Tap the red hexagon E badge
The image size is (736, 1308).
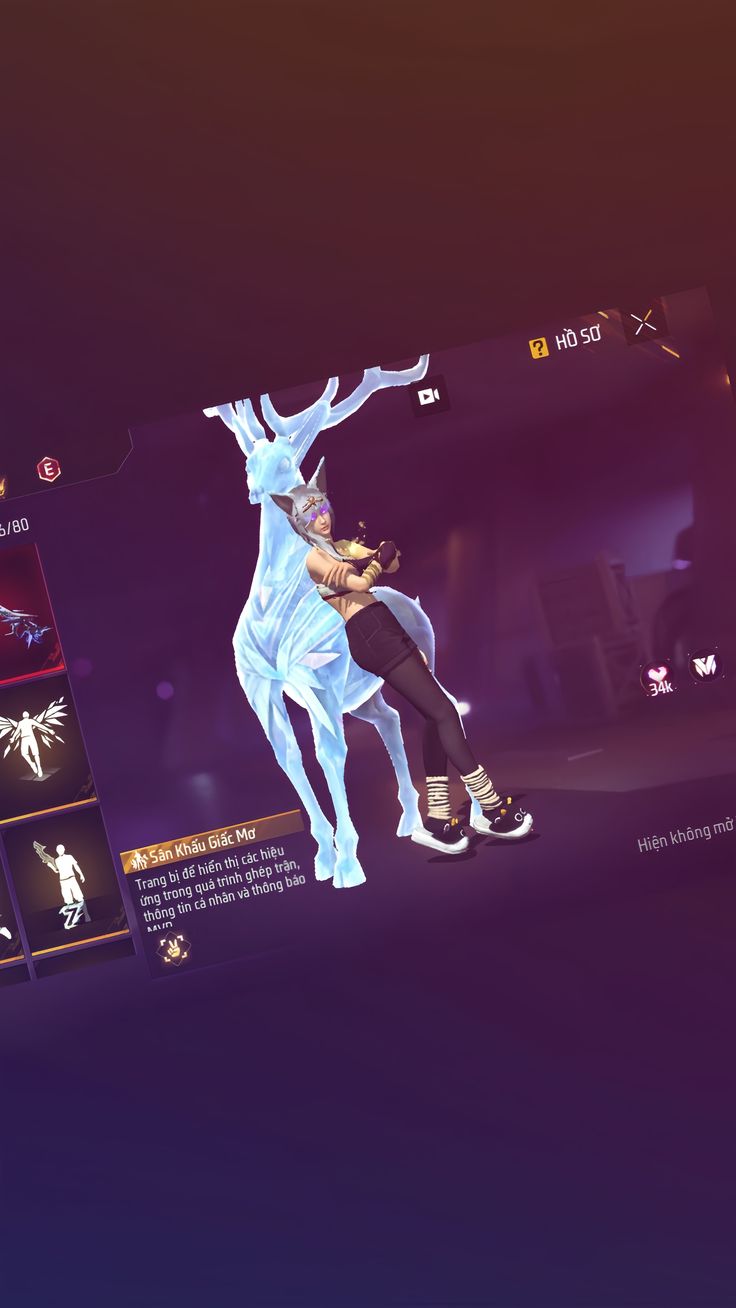tap(48, 468)
